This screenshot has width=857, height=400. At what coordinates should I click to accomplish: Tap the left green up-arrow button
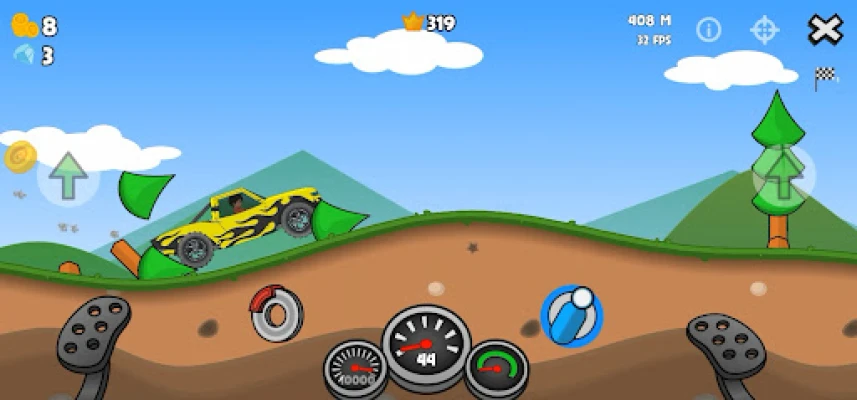click(x=69, y=176)
